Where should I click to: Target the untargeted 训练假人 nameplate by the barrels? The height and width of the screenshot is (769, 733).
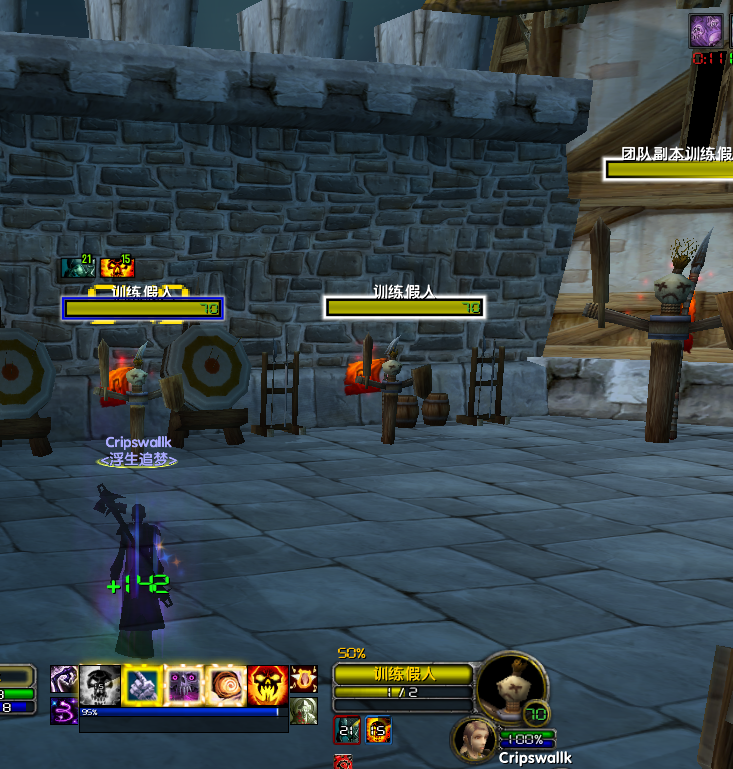click(x=404, y=307)
